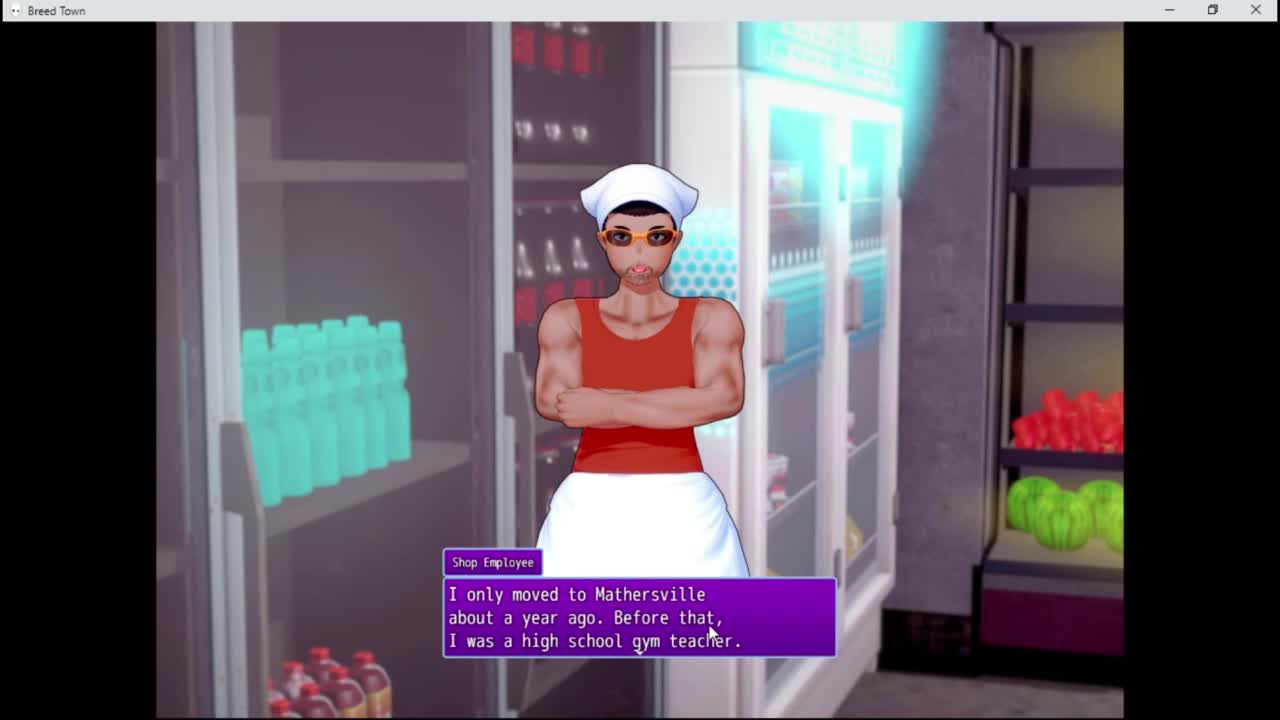Close the Breed Town window
1280x720 pixels.
[x=1255, y=10]
